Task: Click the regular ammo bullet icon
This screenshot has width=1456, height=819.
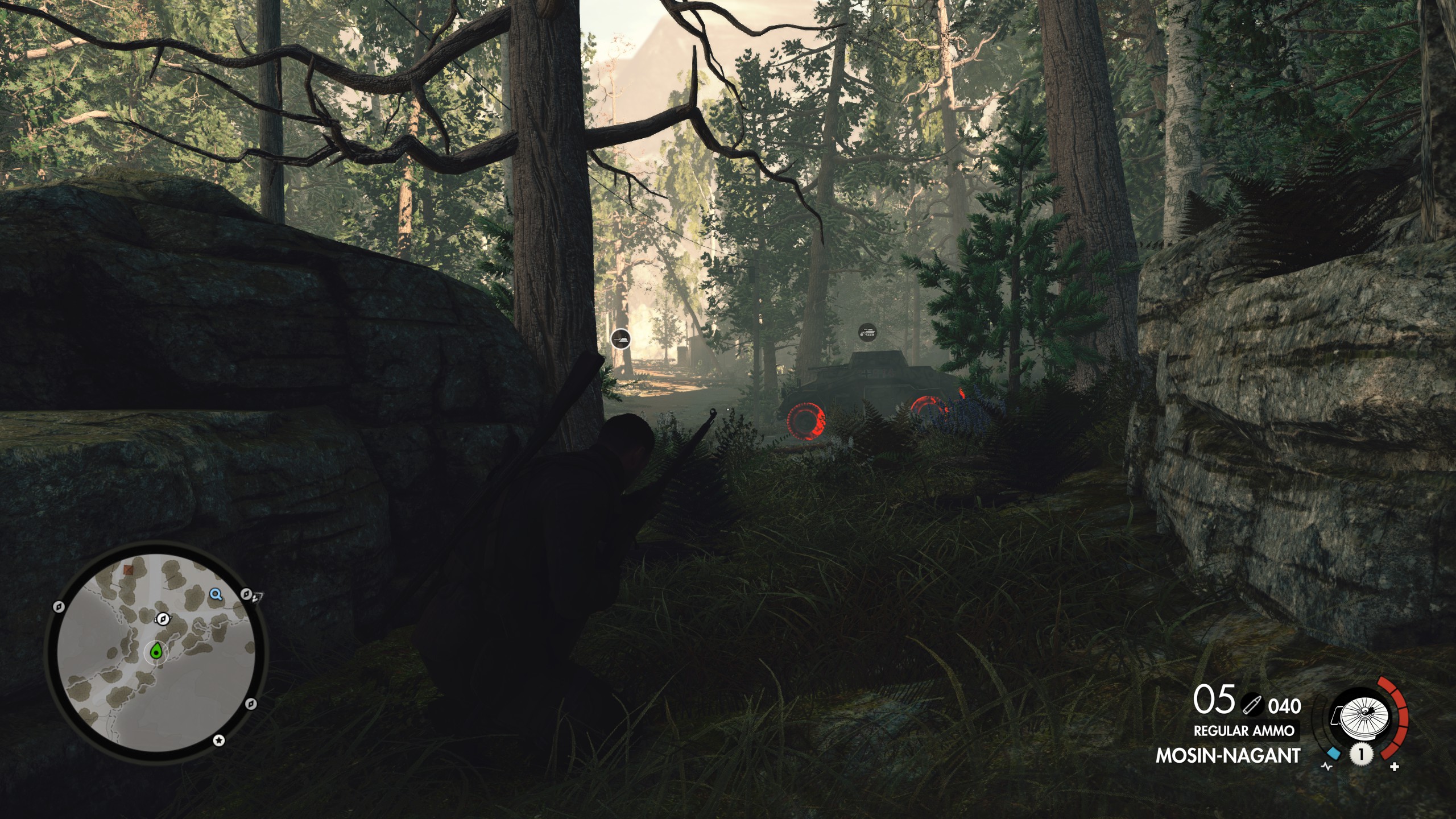Action: click(x=1251, y=705)
